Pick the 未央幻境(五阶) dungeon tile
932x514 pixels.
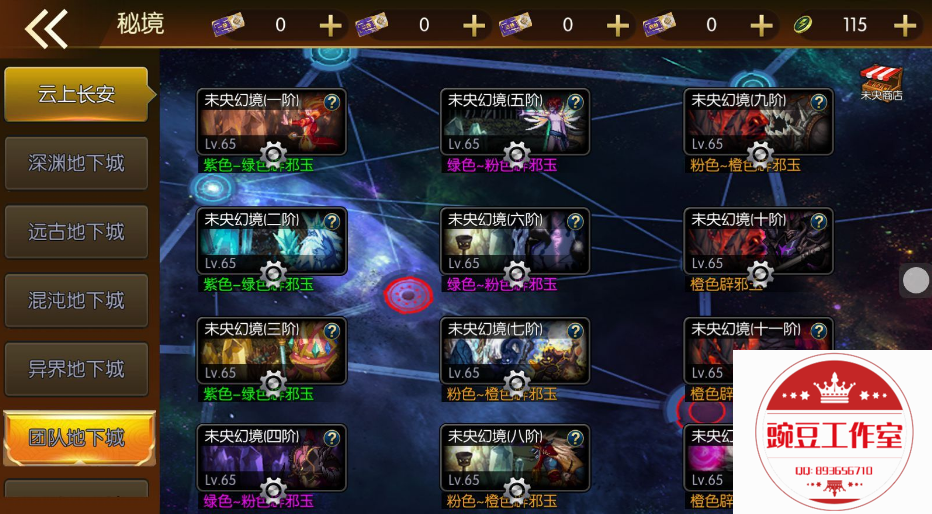coord(514,124)
